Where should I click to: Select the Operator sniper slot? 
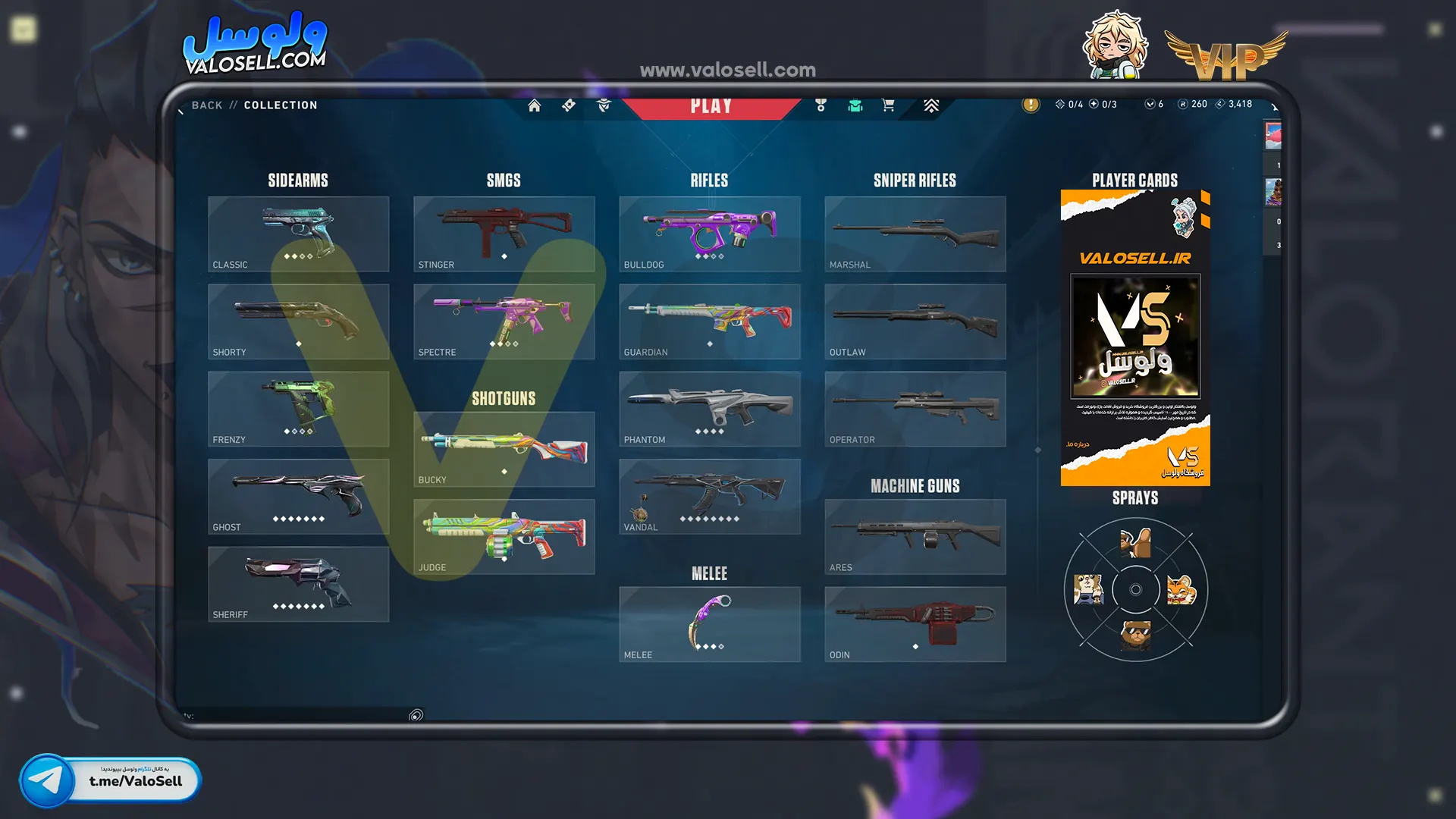915,409
